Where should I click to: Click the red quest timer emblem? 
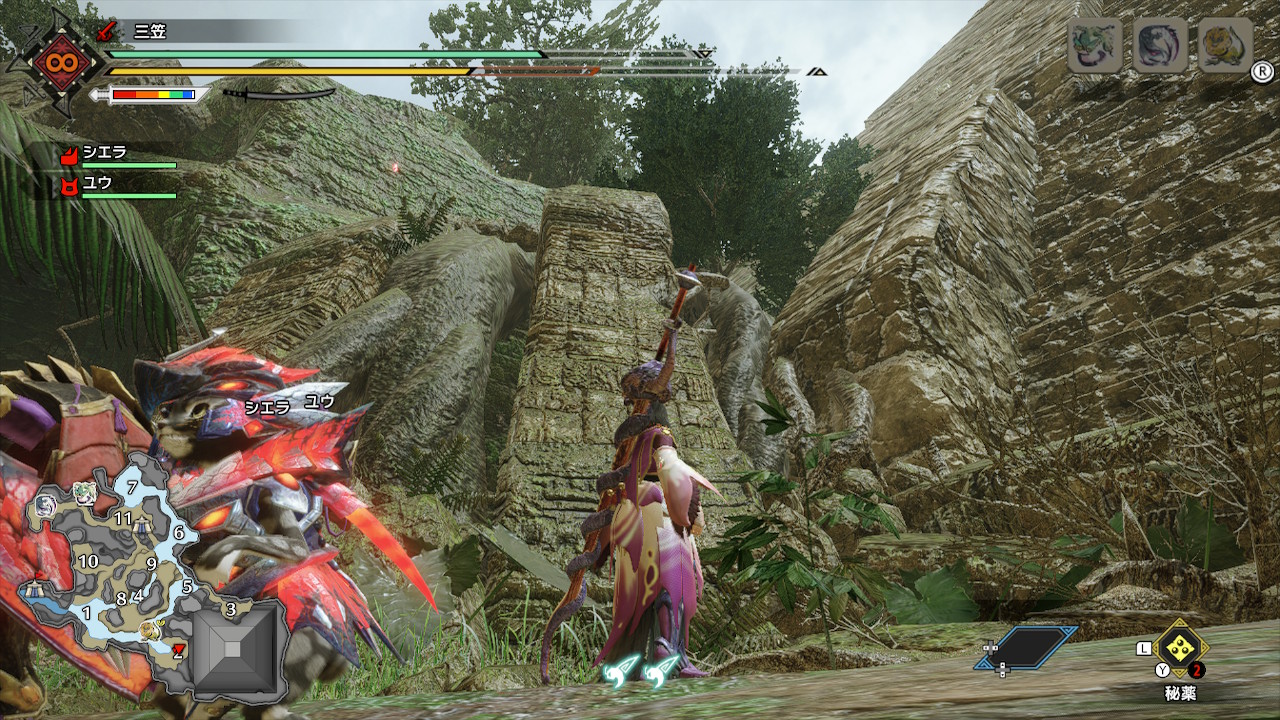pyautogui.click(x=57, y=63)
